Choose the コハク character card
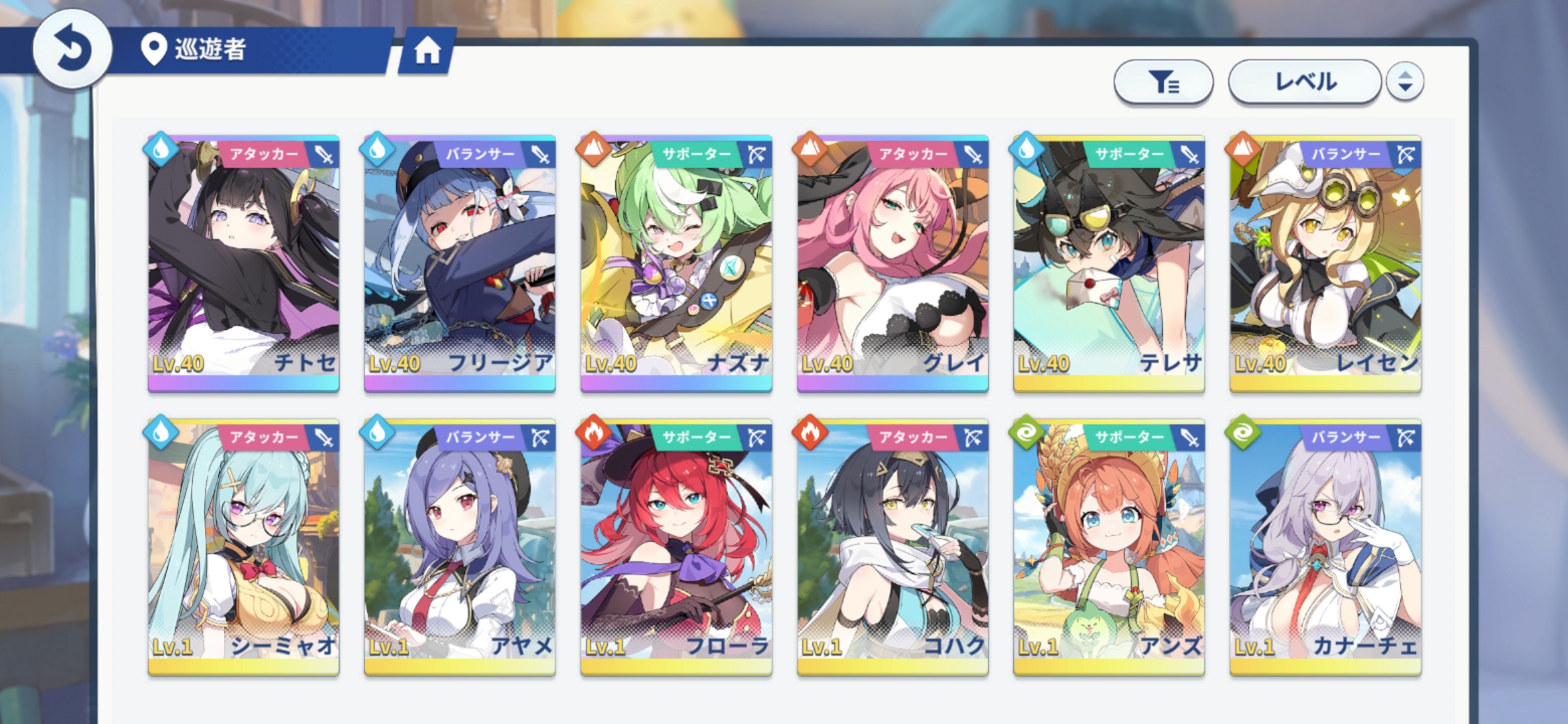Viewport: 1568px width, 724px height. click(893, 546)
